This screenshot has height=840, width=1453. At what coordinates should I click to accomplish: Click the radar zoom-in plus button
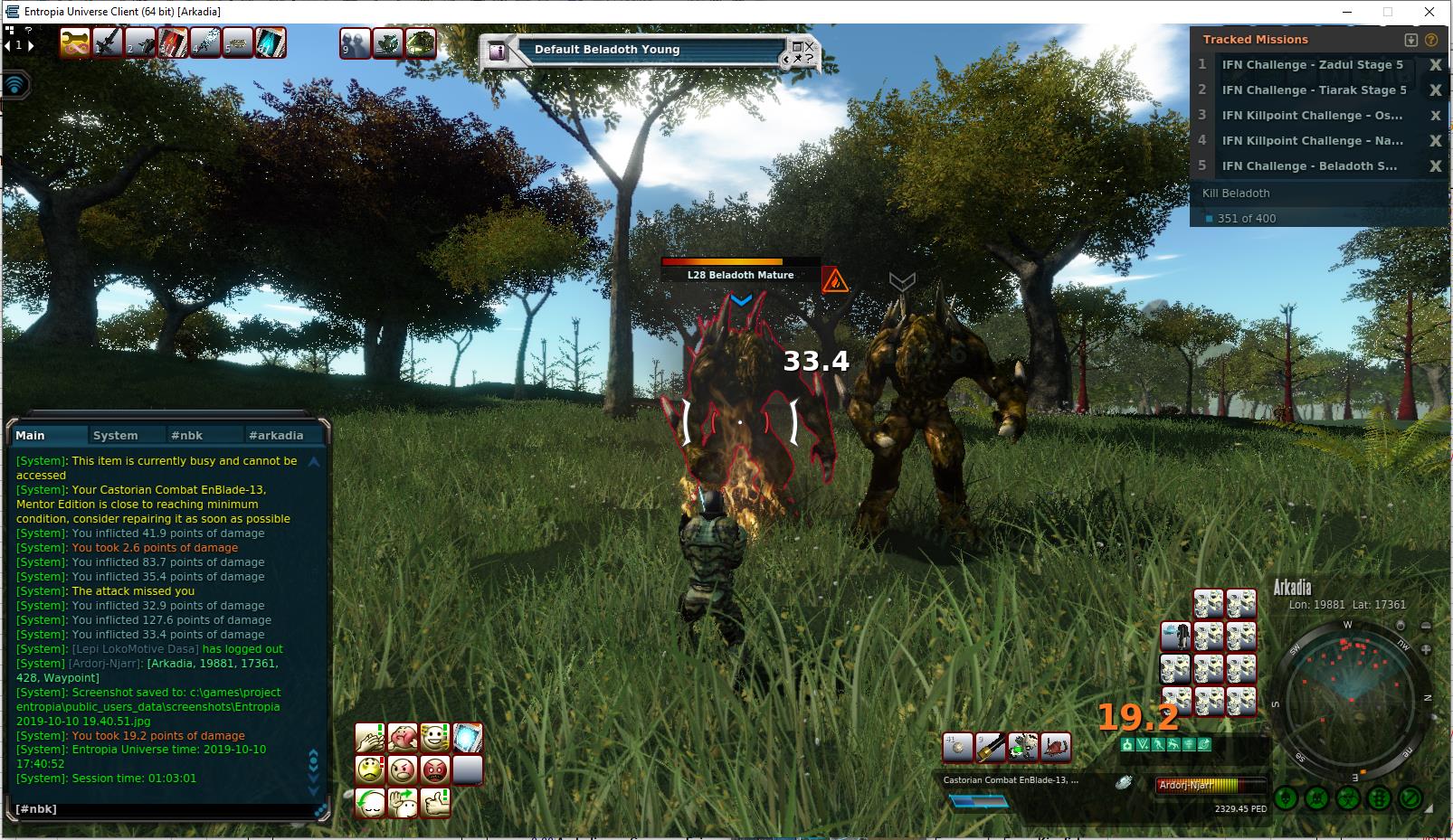tap(1427, 649)
